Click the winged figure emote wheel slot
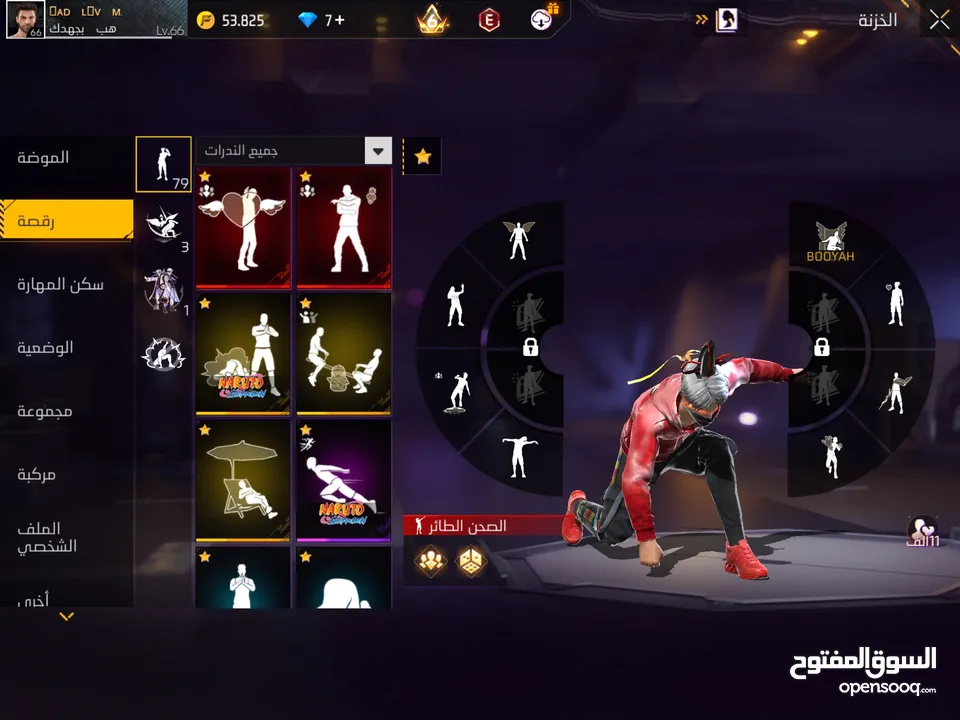 517,241
